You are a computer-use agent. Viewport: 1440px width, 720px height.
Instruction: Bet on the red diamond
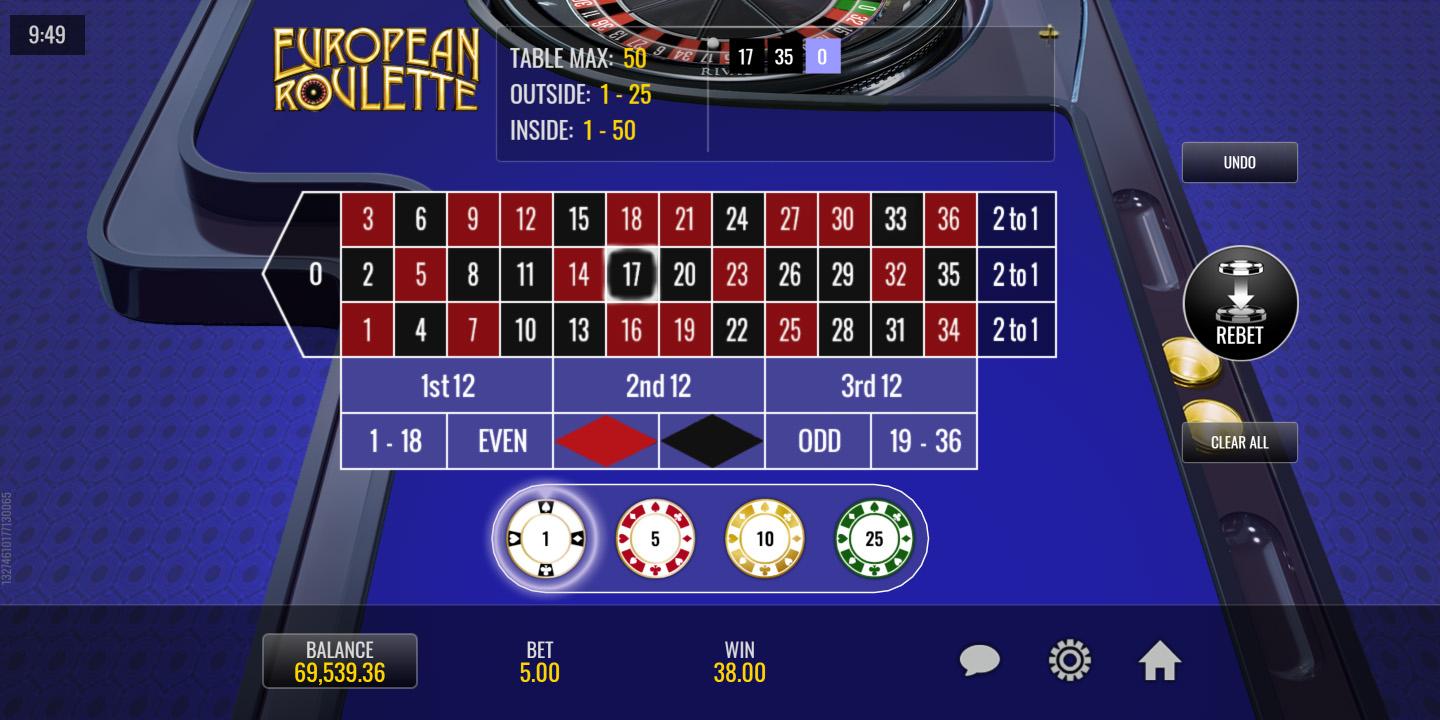(606, 441)
